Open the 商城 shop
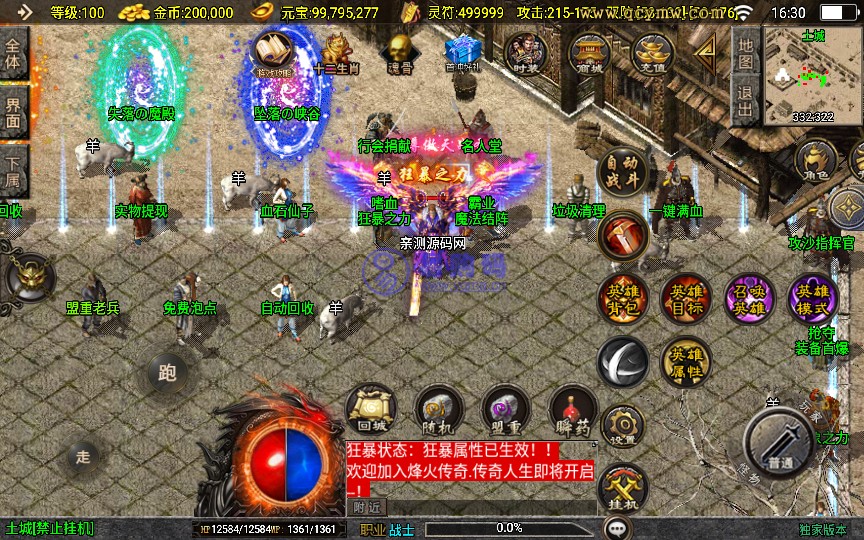This screenshot has height=540, width=864. point(588,52)
